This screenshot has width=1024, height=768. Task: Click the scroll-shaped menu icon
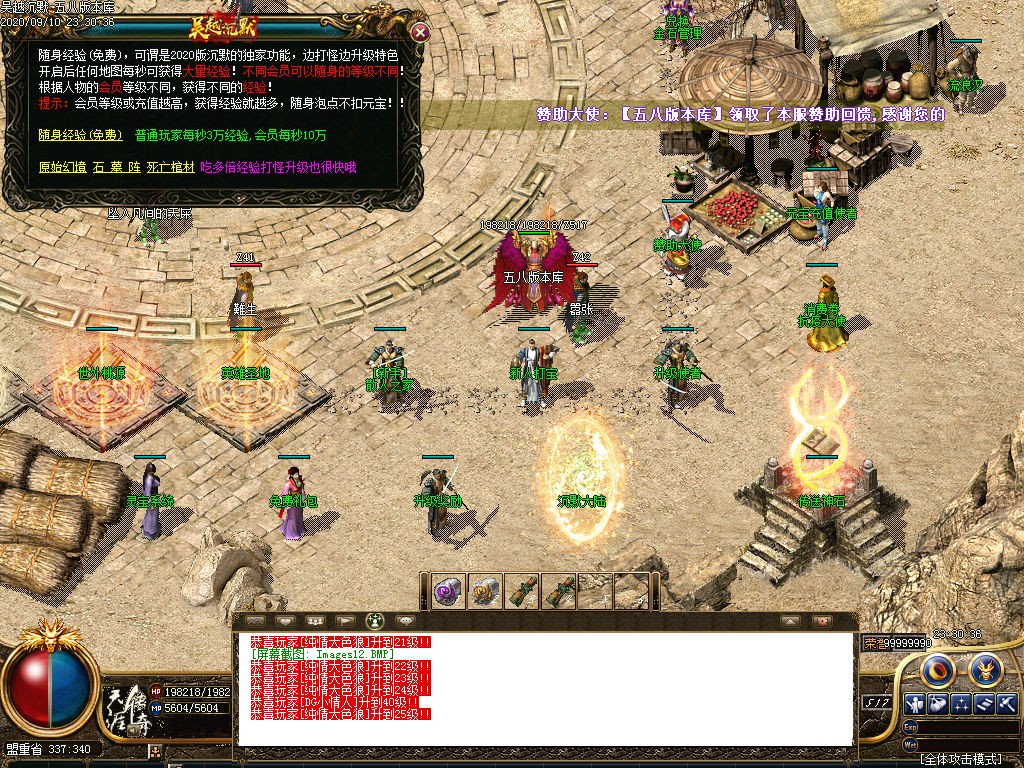point(984,703)
